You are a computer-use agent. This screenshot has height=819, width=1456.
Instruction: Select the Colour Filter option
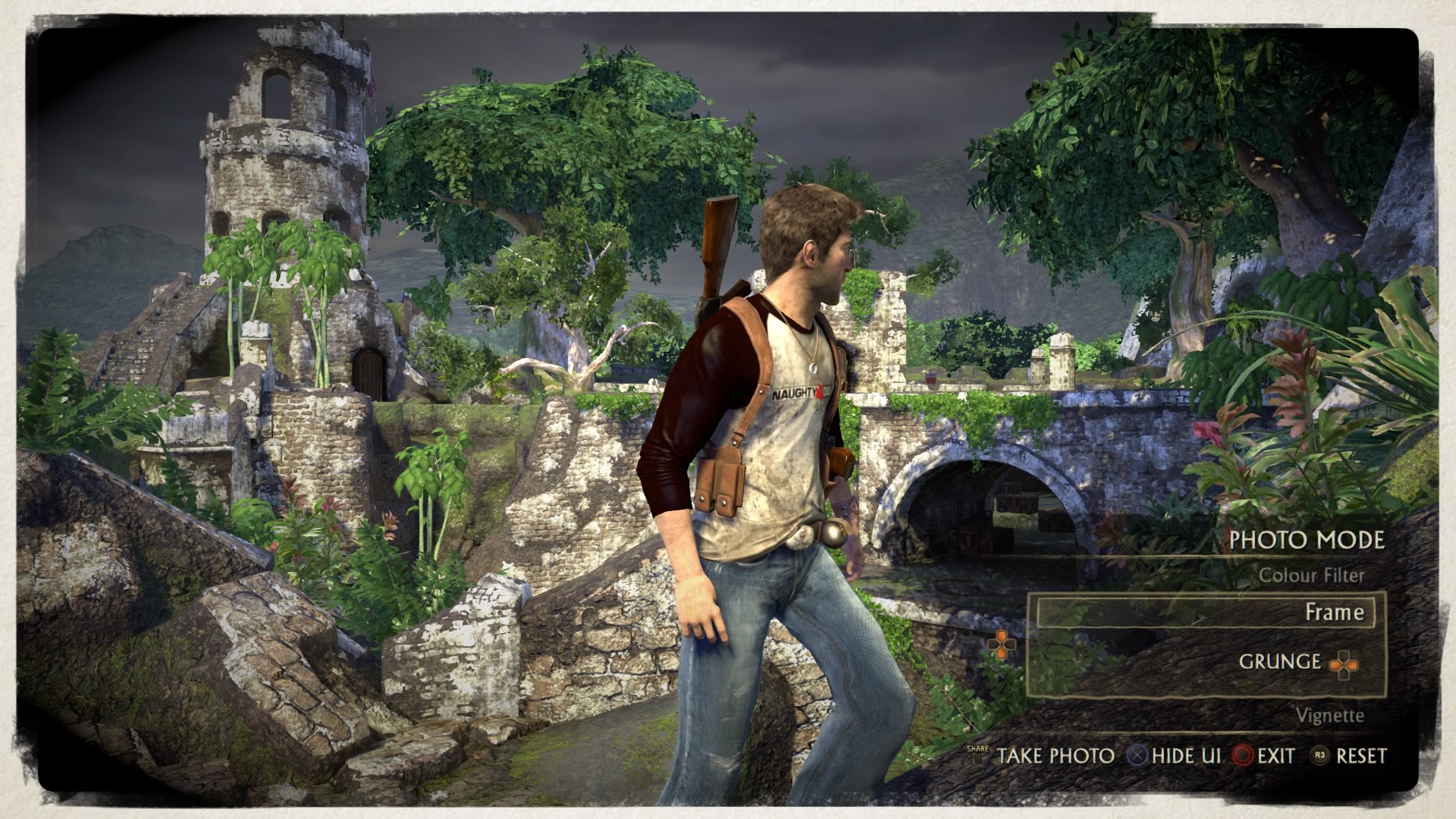1311,576
